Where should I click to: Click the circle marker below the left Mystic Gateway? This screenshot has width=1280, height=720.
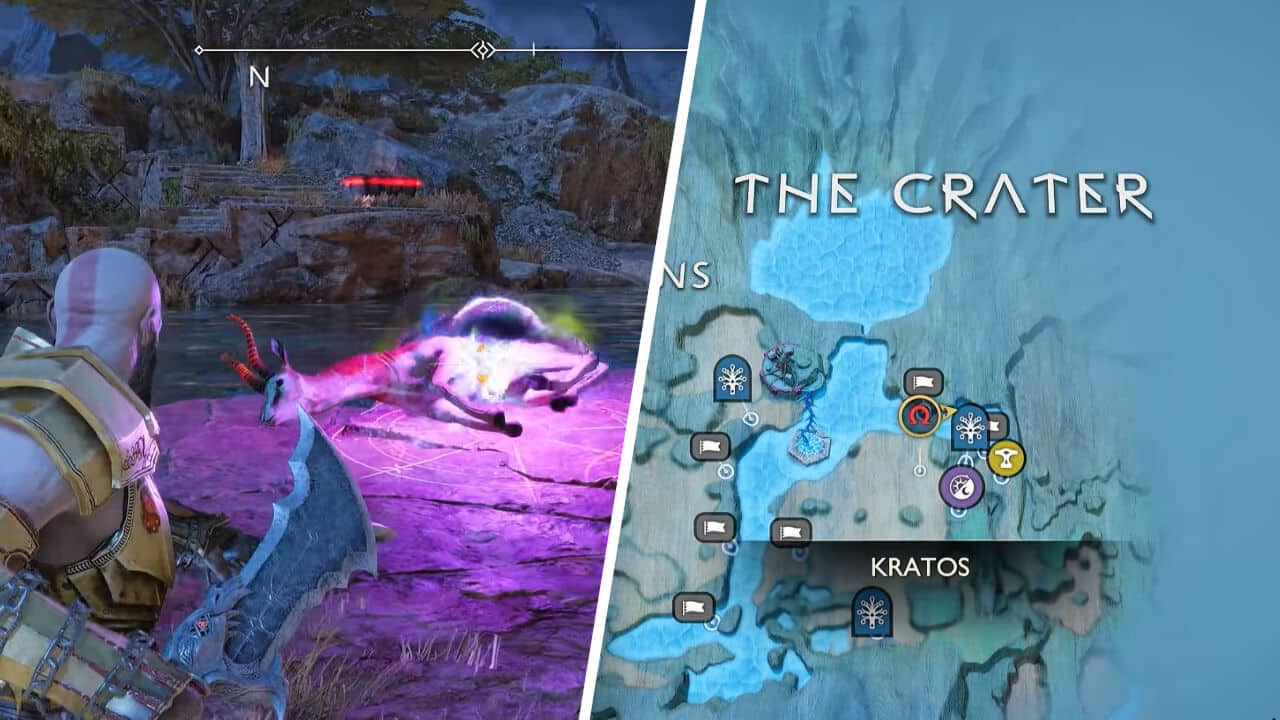pos(750,419)
